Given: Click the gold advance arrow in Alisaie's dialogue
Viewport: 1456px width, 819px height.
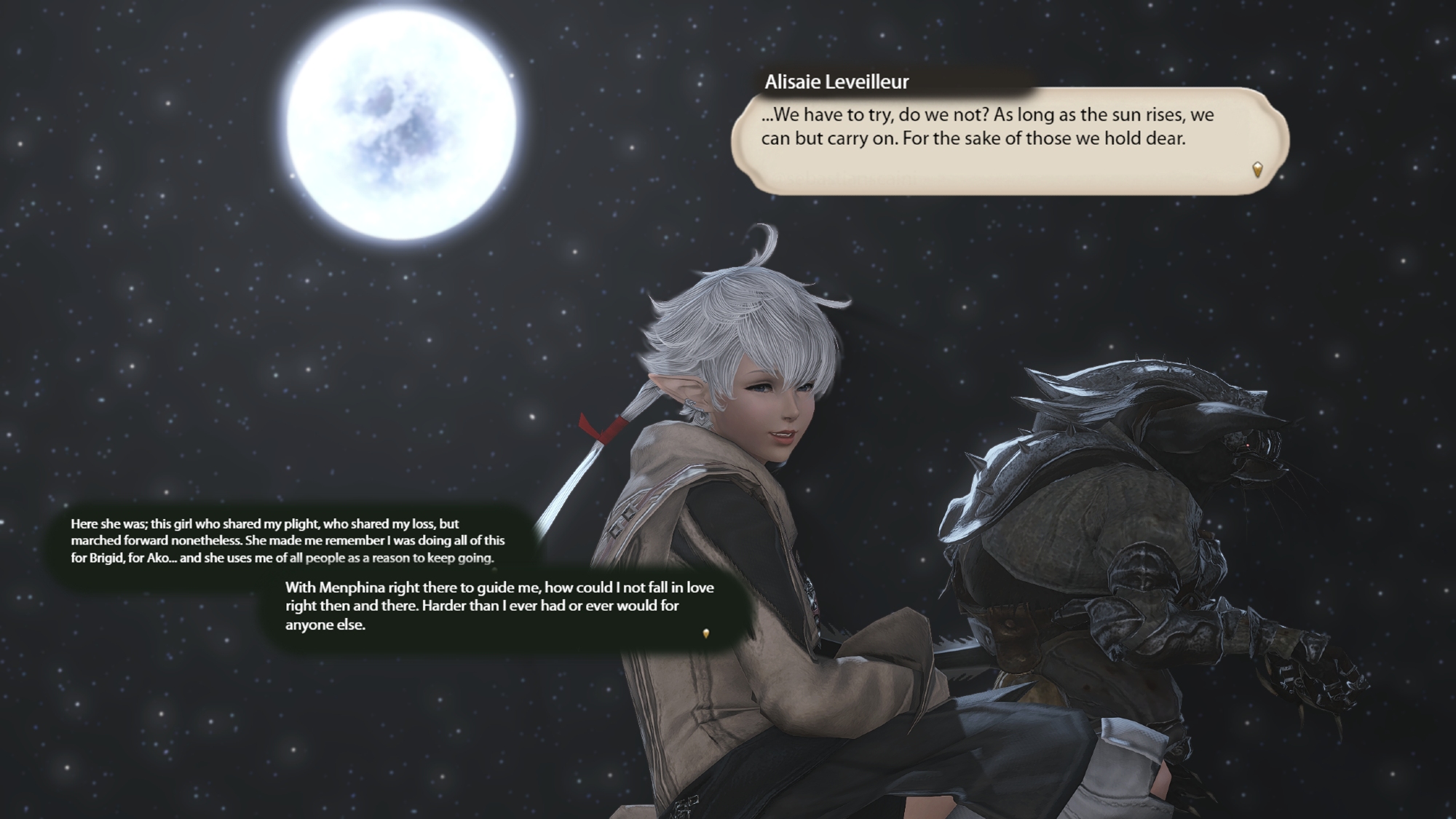Looking at the screenshot, I should (1257, 170).
